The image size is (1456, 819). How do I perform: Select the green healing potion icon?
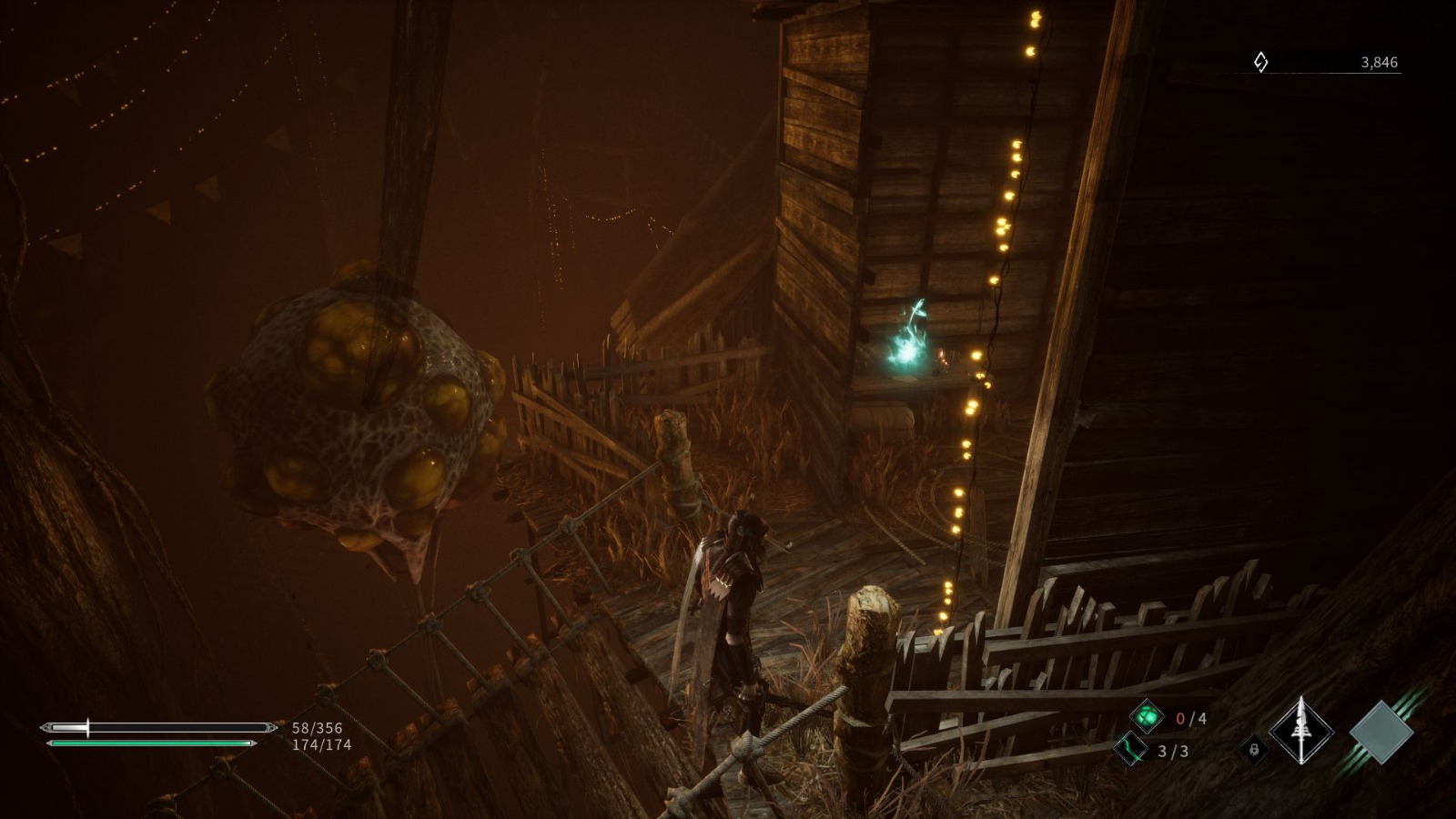click(x=1147, y=716)
